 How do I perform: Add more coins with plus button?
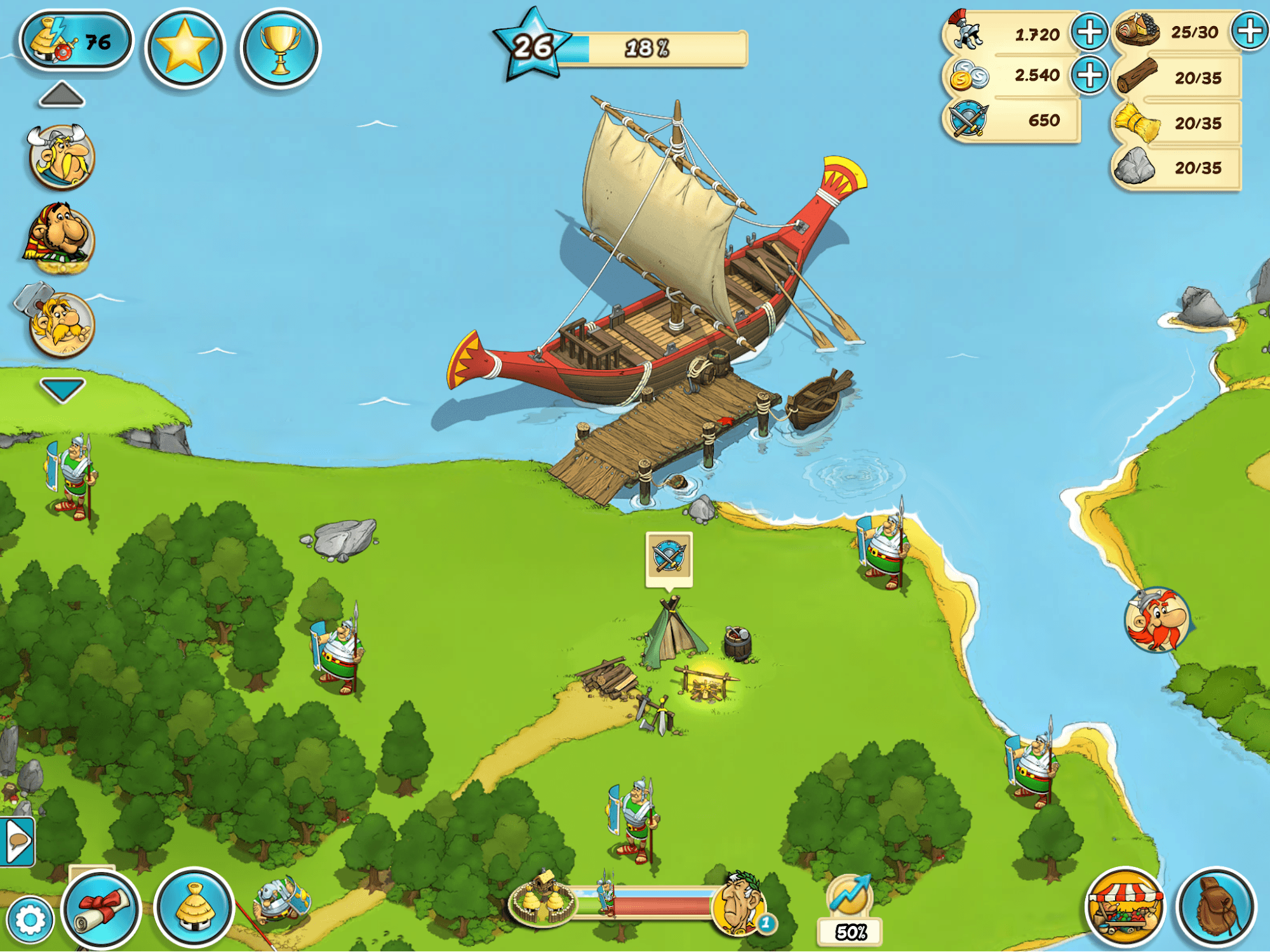(x=1090, y=75)
